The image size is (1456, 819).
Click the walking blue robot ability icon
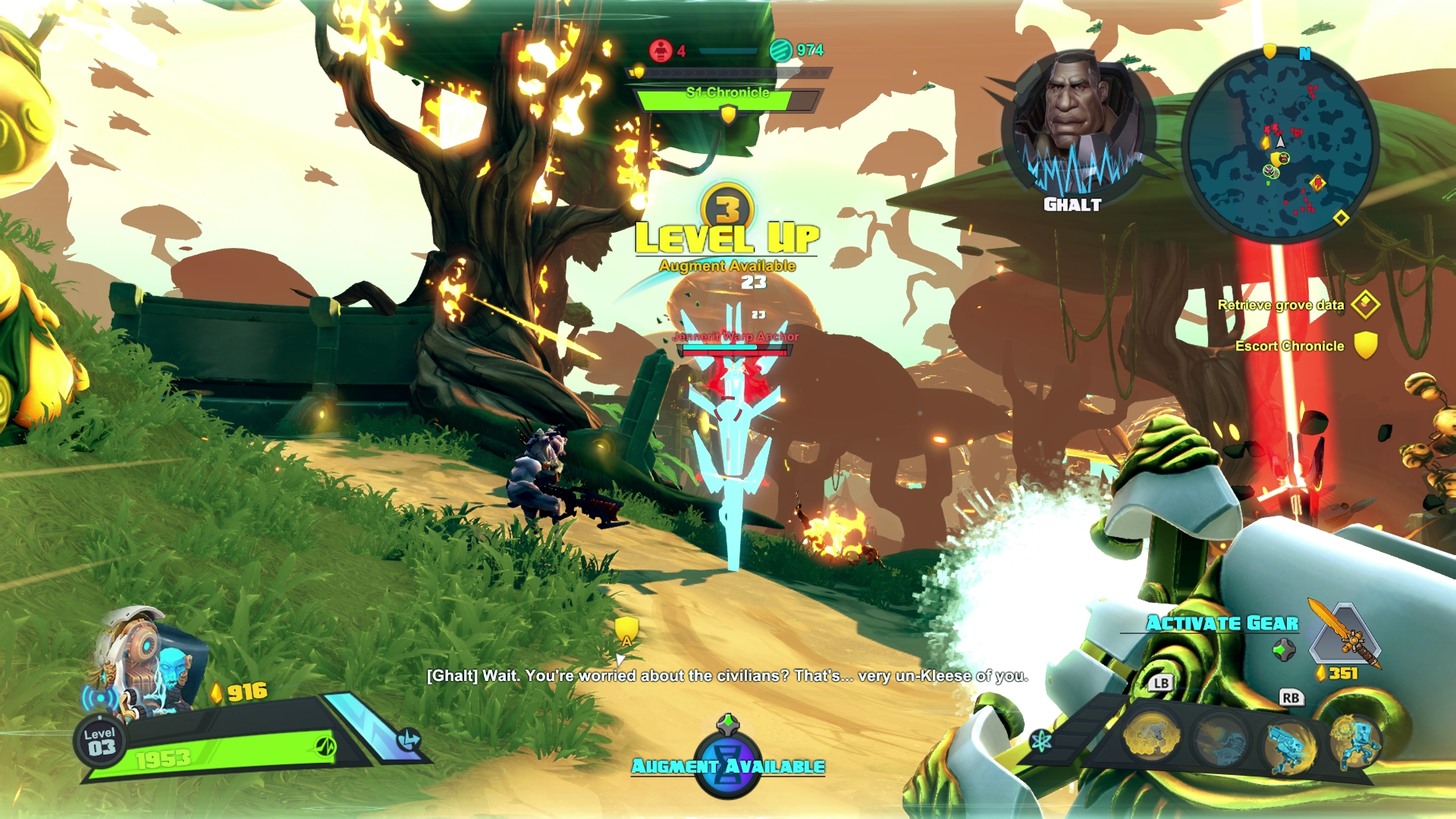(x=1356, y=739)
